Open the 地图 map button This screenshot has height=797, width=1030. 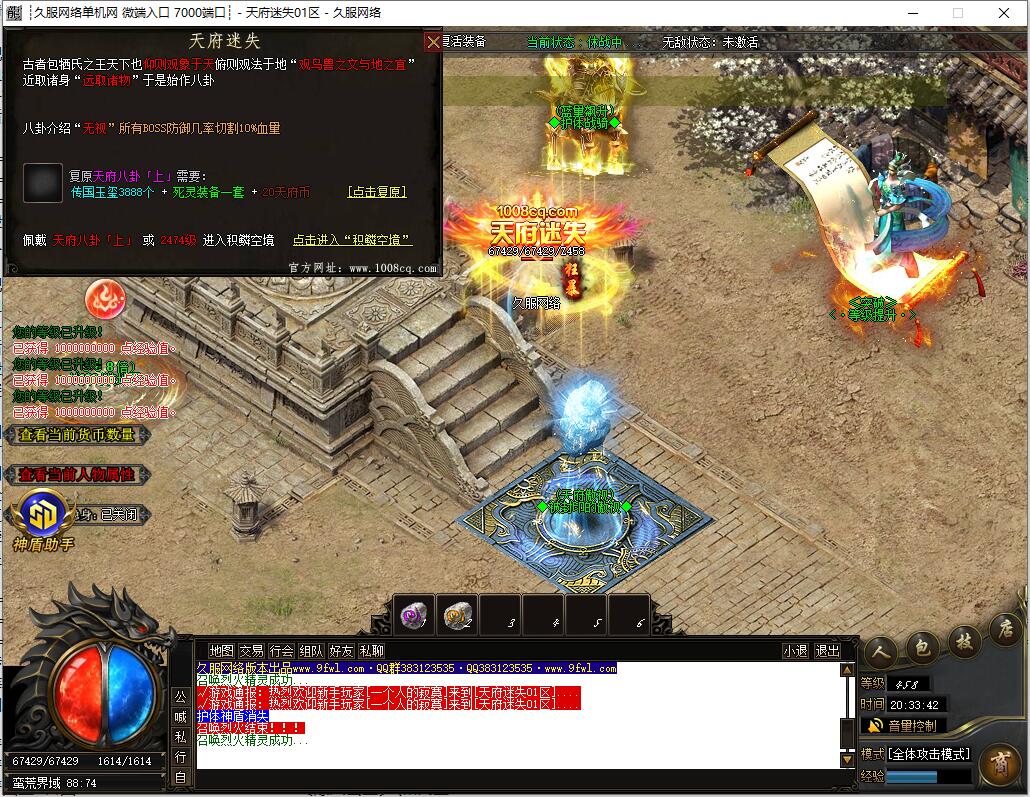tap(221, 651)
